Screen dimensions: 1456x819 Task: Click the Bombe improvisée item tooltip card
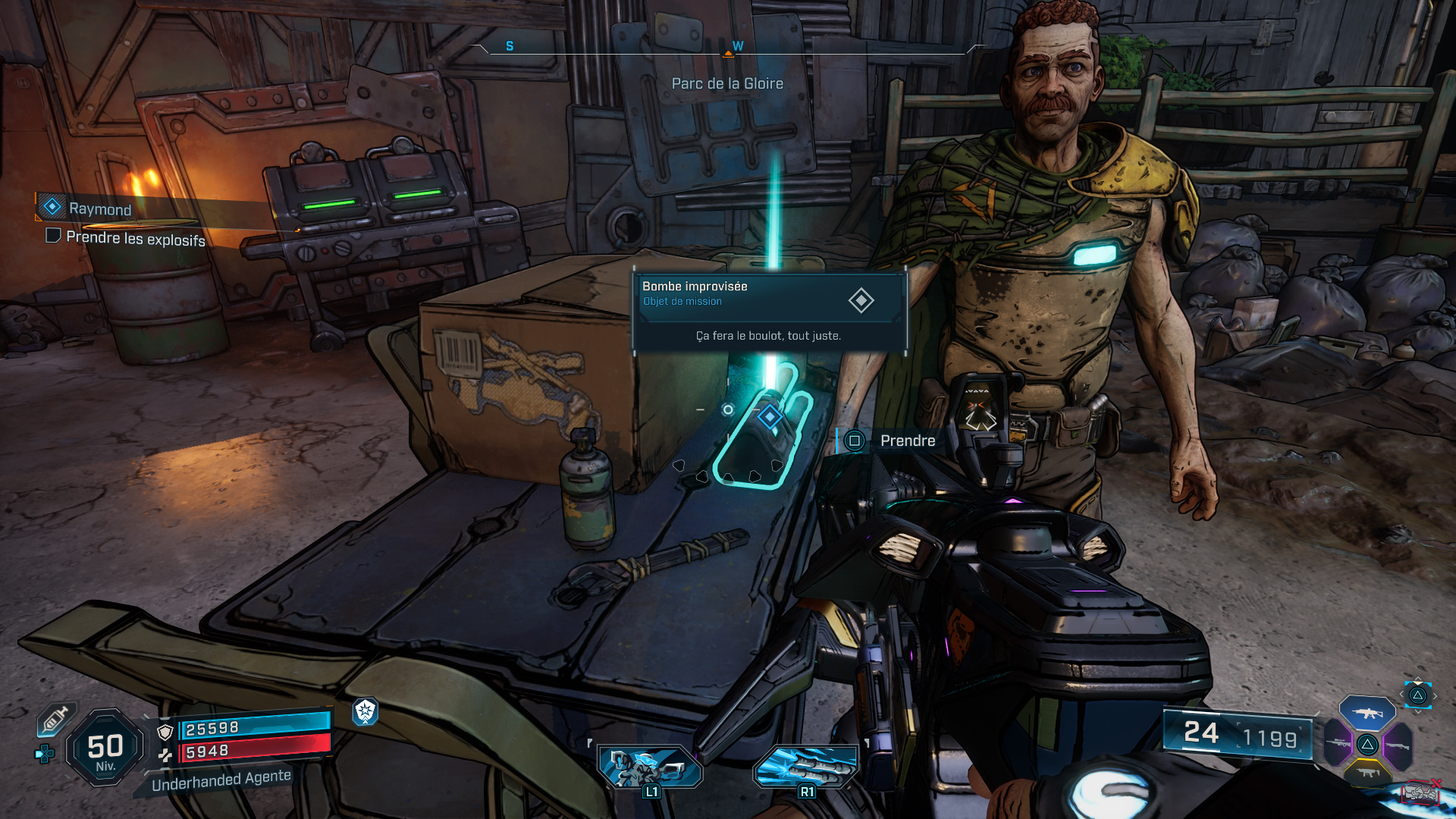(769, 311)
